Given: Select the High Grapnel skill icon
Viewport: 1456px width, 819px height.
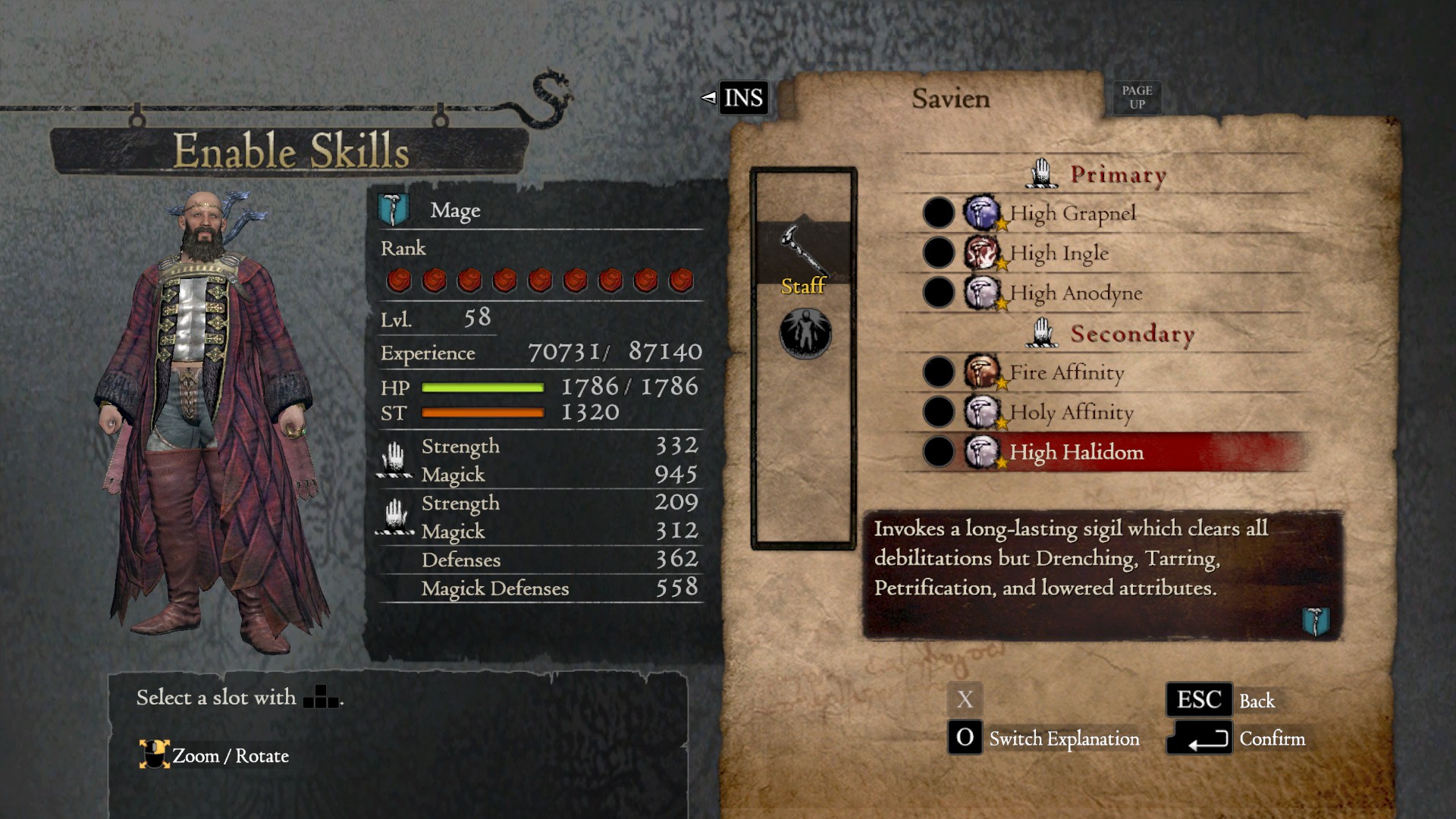Looking at the screenshot, I should [x=981, y=212].
